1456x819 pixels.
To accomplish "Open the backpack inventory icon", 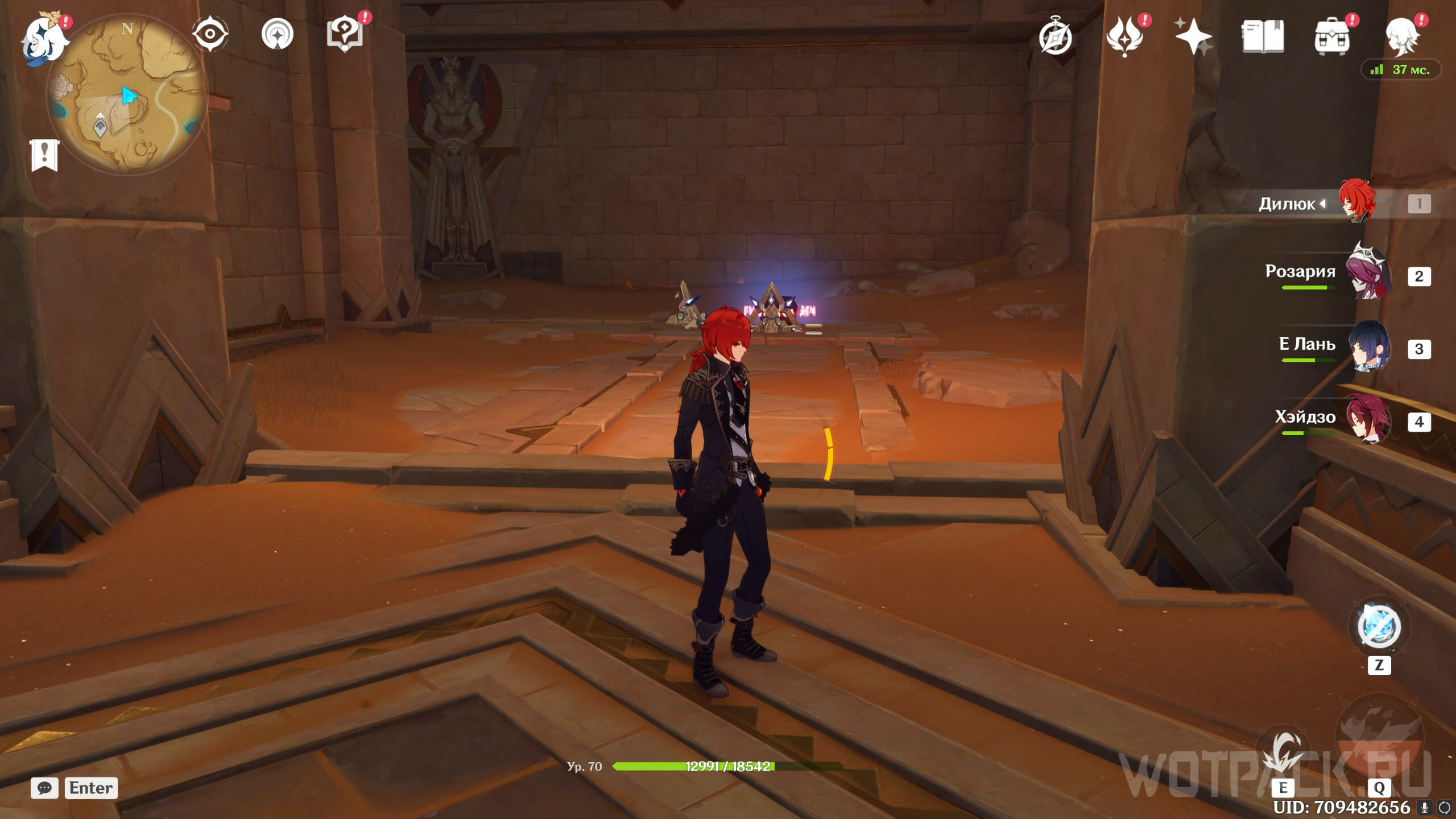I will pos(1332,38).
